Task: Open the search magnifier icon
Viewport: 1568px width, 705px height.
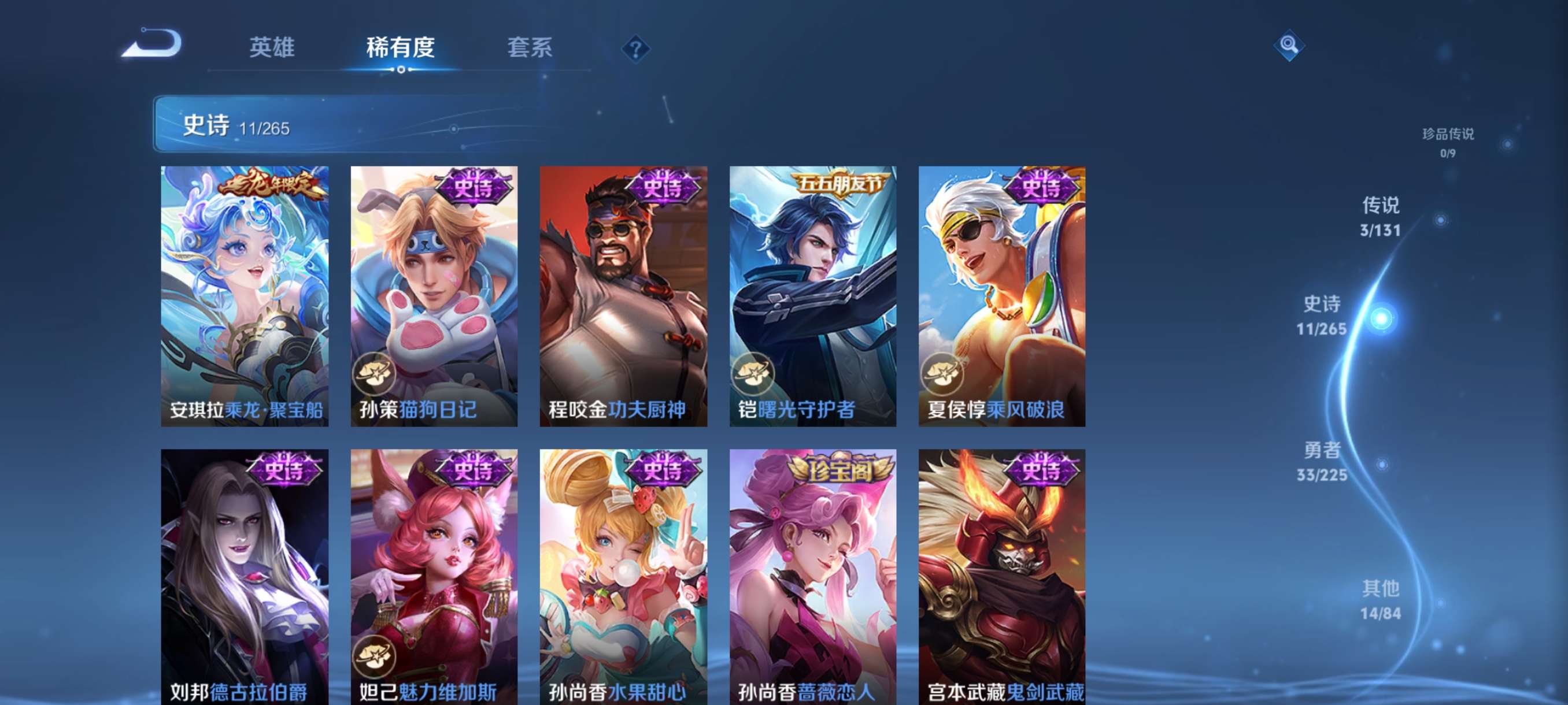Action: [x=1290, y=45]
